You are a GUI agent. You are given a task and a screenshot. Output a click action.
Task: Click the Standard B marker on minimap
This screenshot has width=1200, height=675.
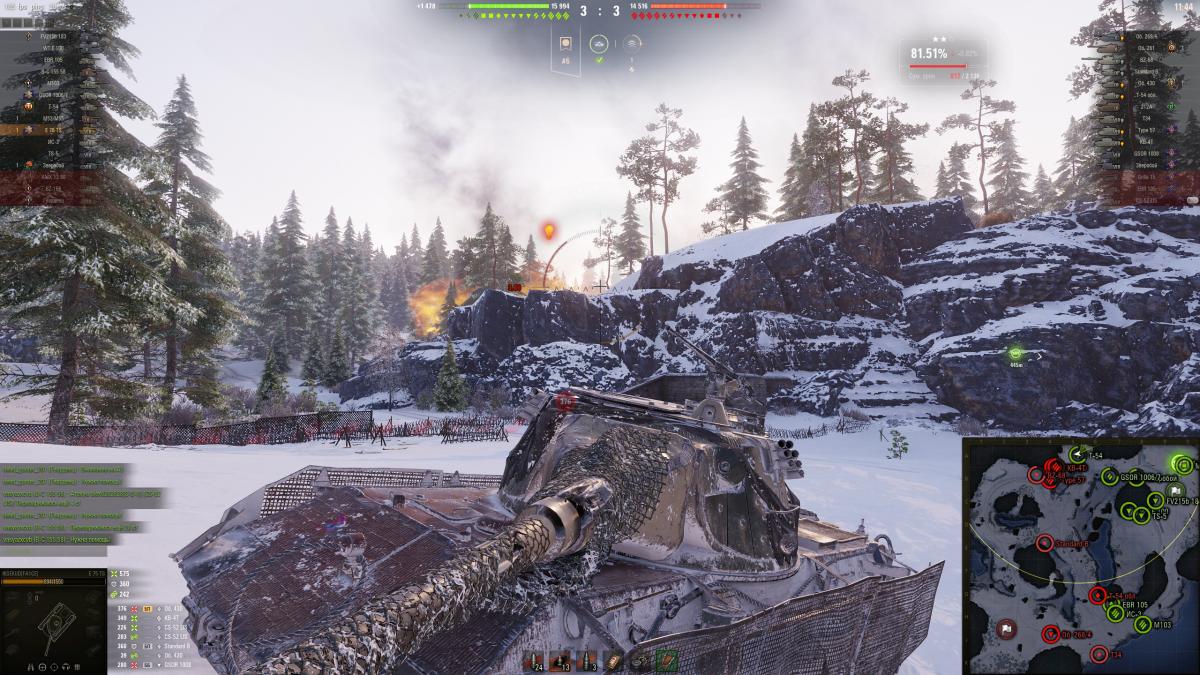click(1044, 543)
